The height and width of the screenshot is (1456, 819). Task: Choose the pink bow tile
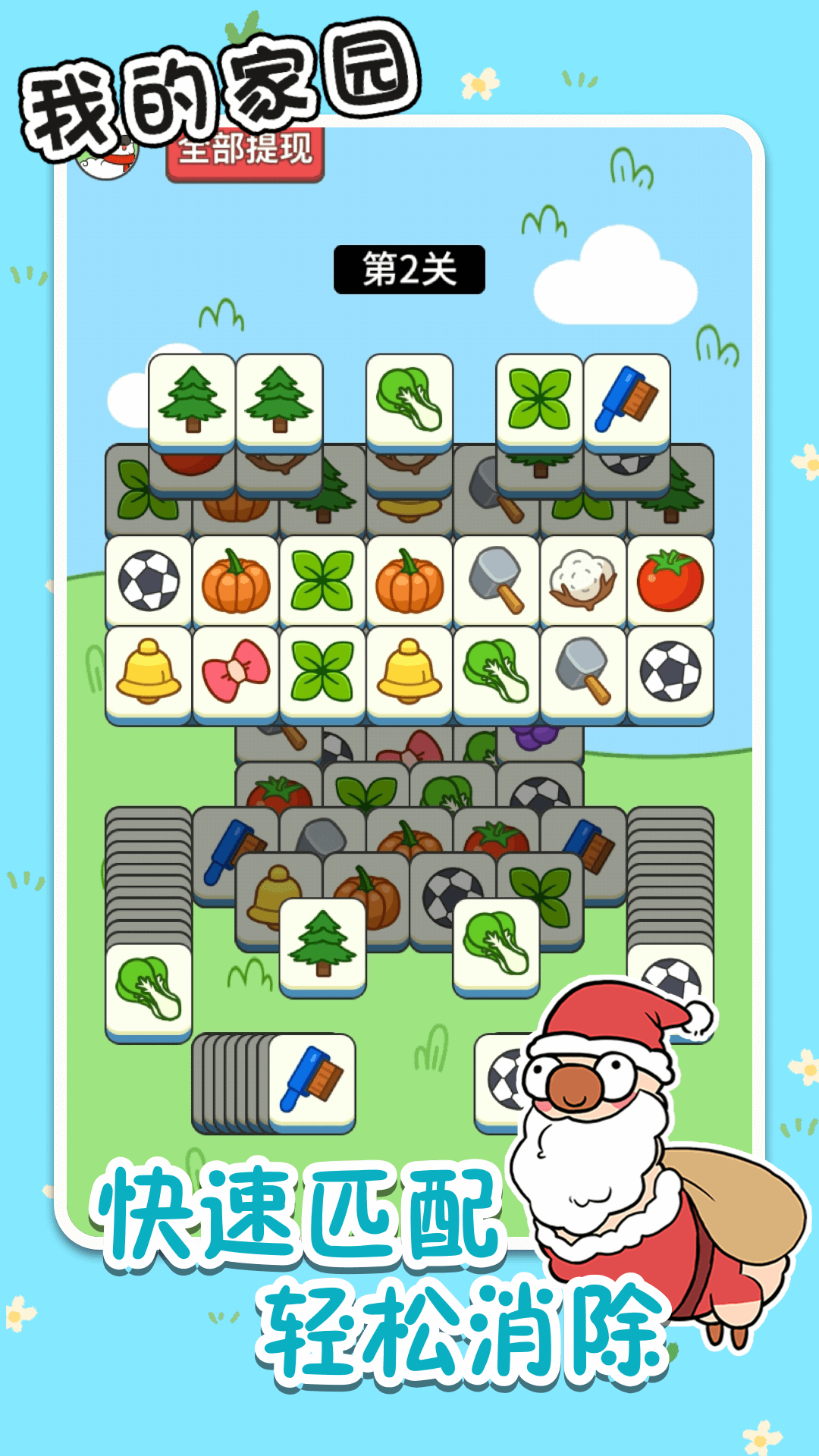pos(236,671)
